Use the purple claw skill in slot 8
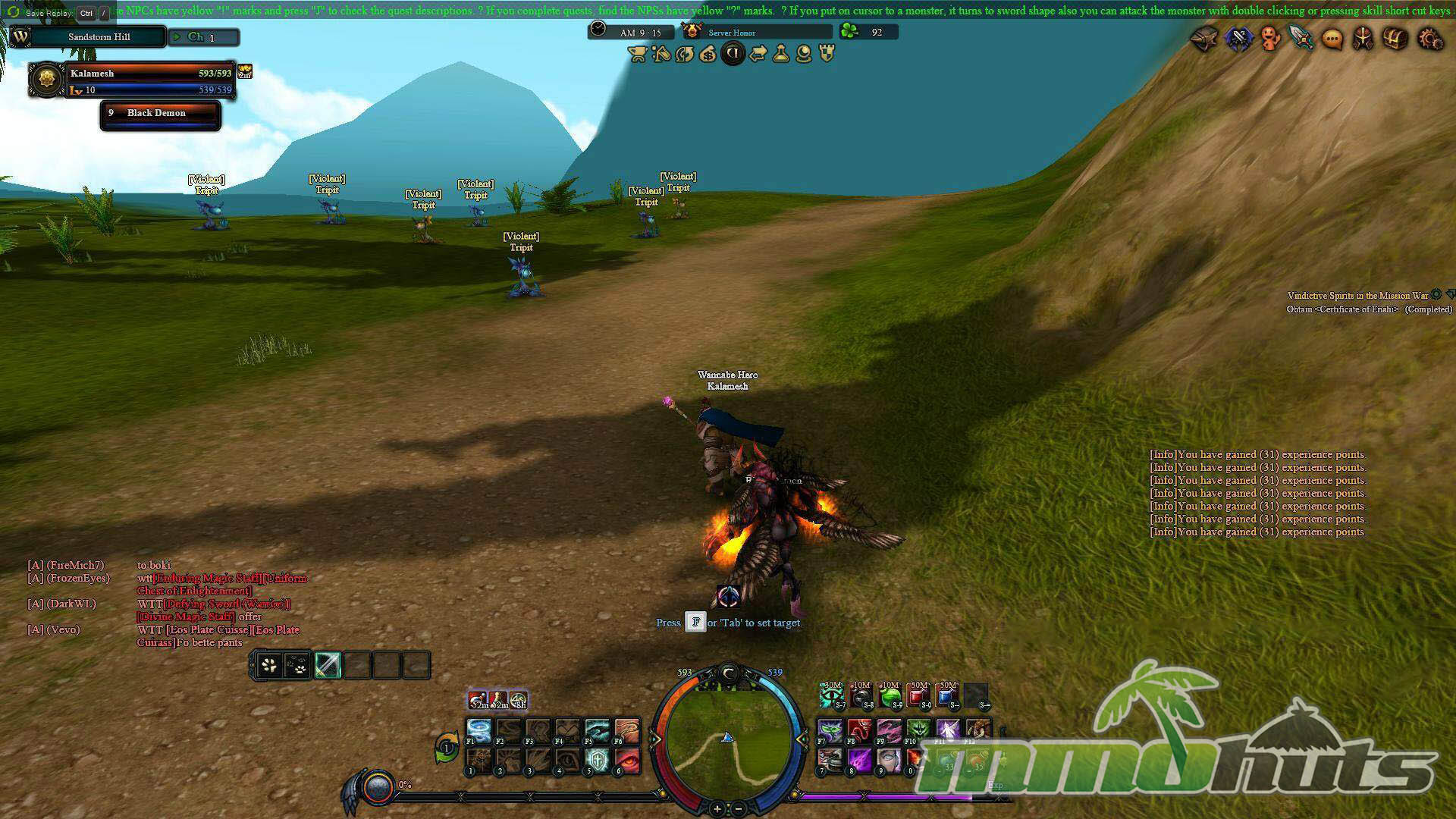This screenshot has width=1456, height=819. click(x=860, y=759)
